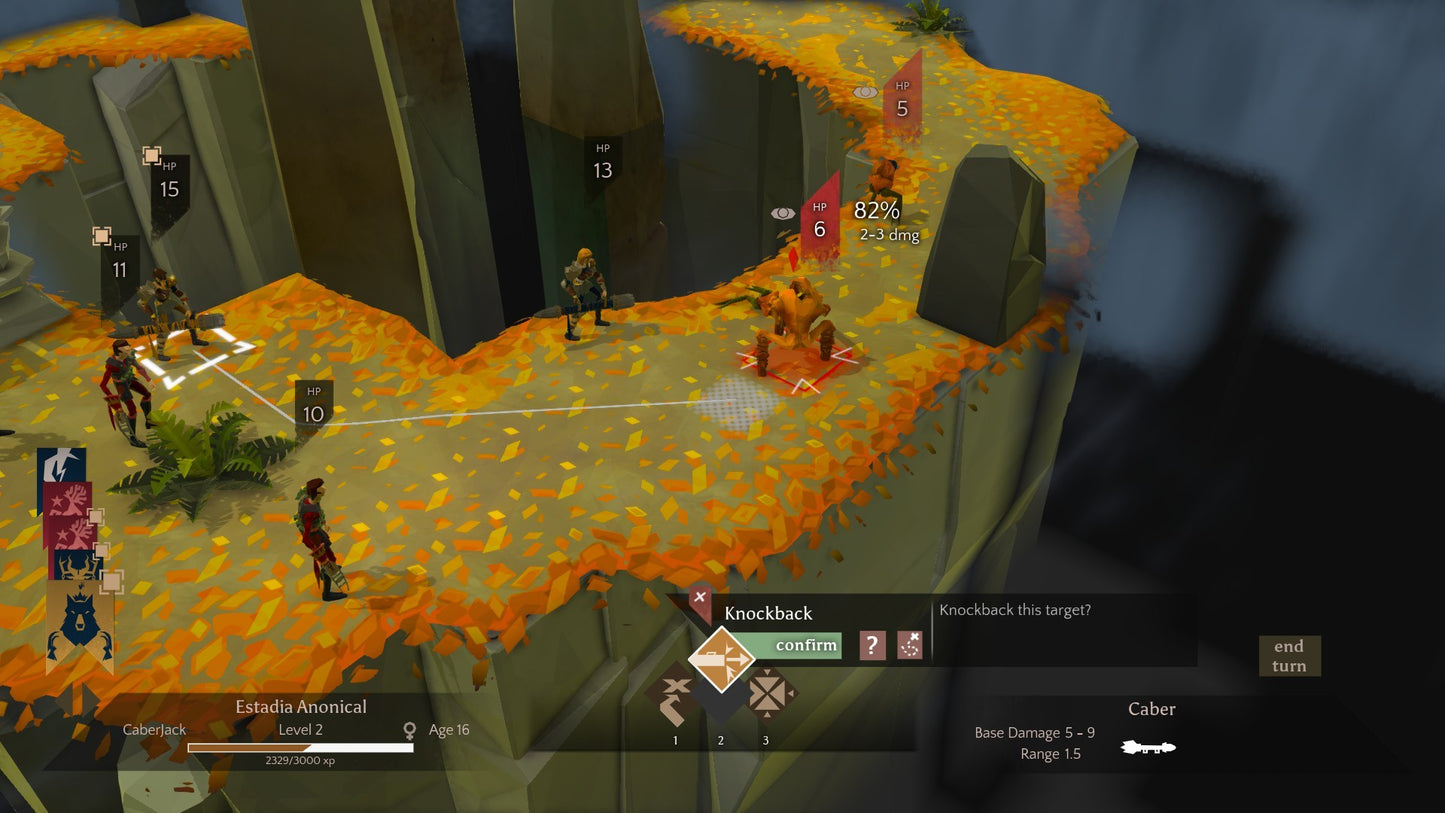Open the question mark help for Knockback
Screen dimensions: 1445x813
coord(872,646)
